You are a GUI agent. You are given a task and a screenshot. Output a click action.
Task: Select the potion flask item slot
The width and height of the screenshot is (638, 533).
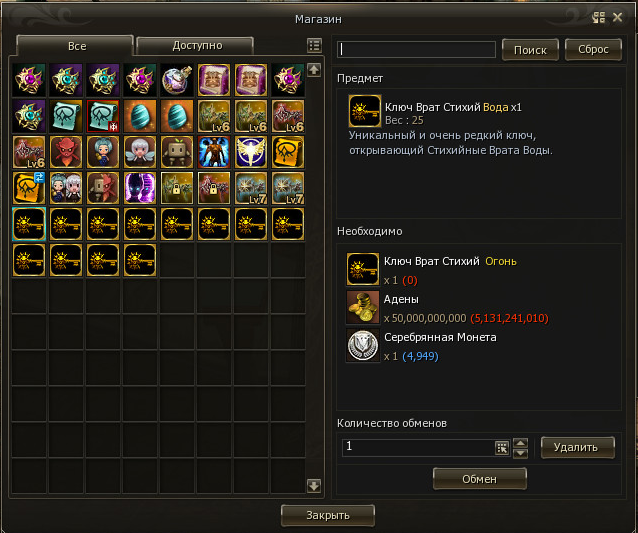point(178,80)
